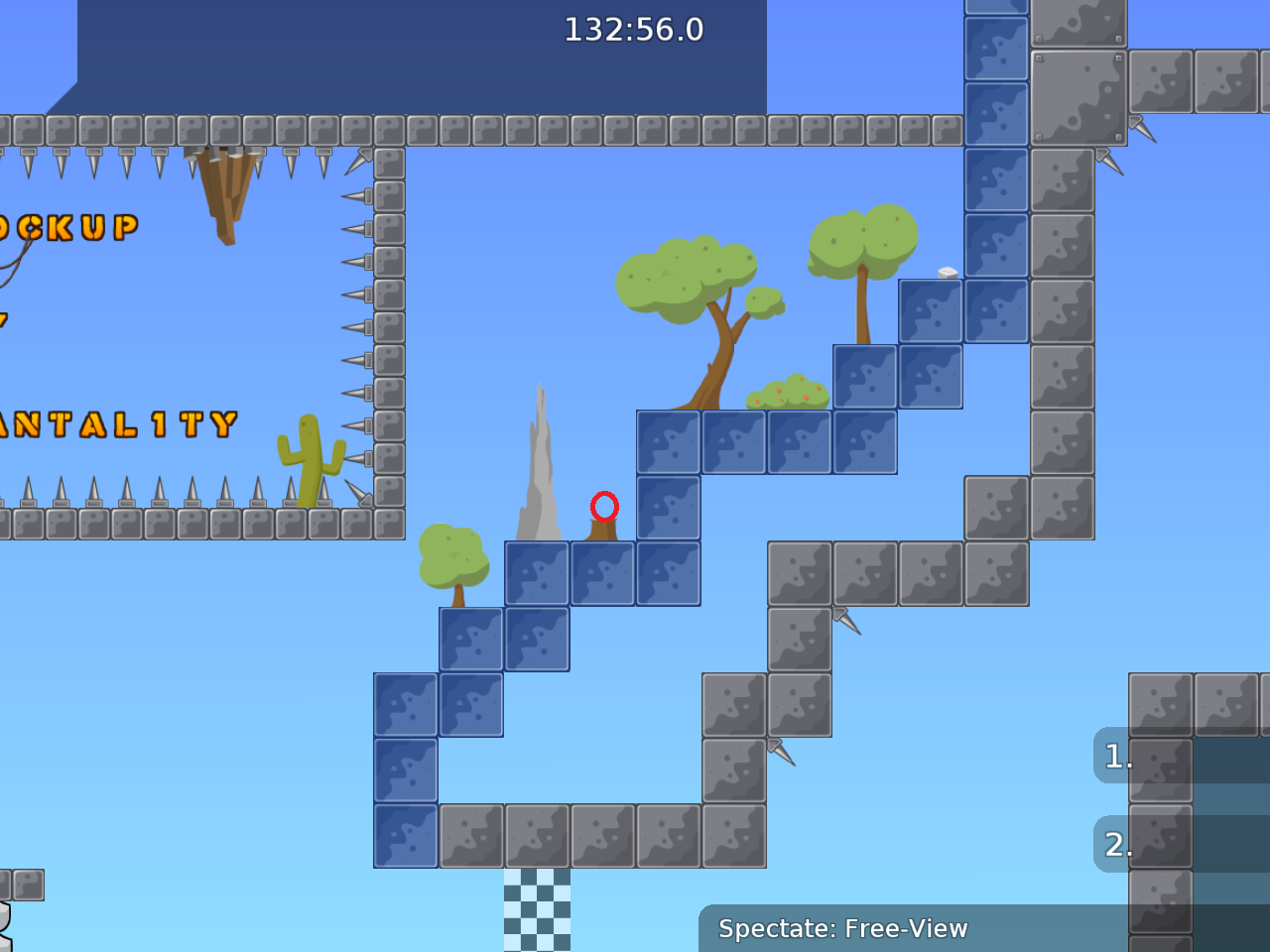This screenshot has width=1270, height=952.
Task: Open the Spectate: Free-View selector
Action: [x=843, y=929]
